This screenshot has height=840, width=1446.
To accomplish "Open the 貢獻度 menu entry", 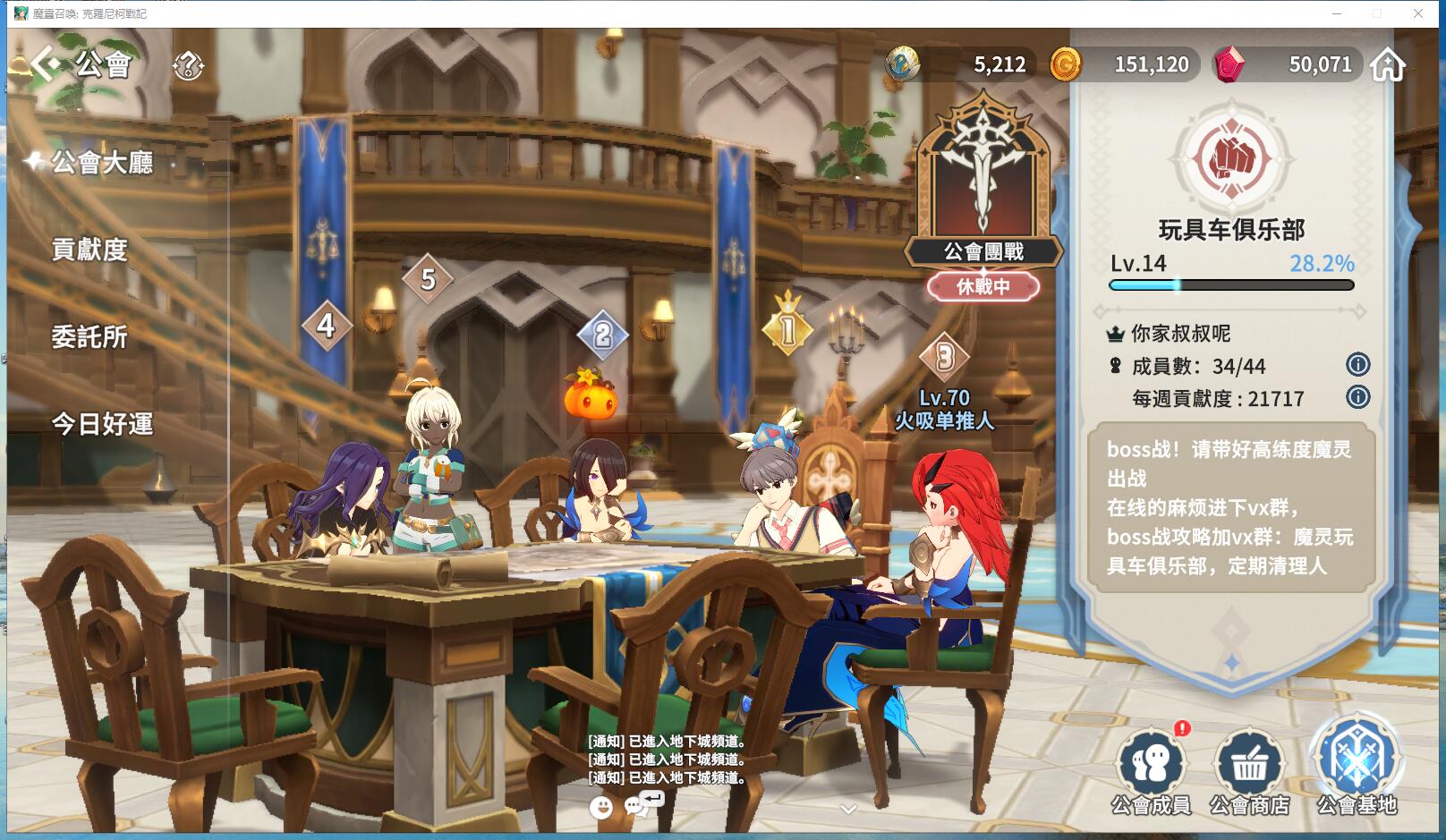I will 89,250.
